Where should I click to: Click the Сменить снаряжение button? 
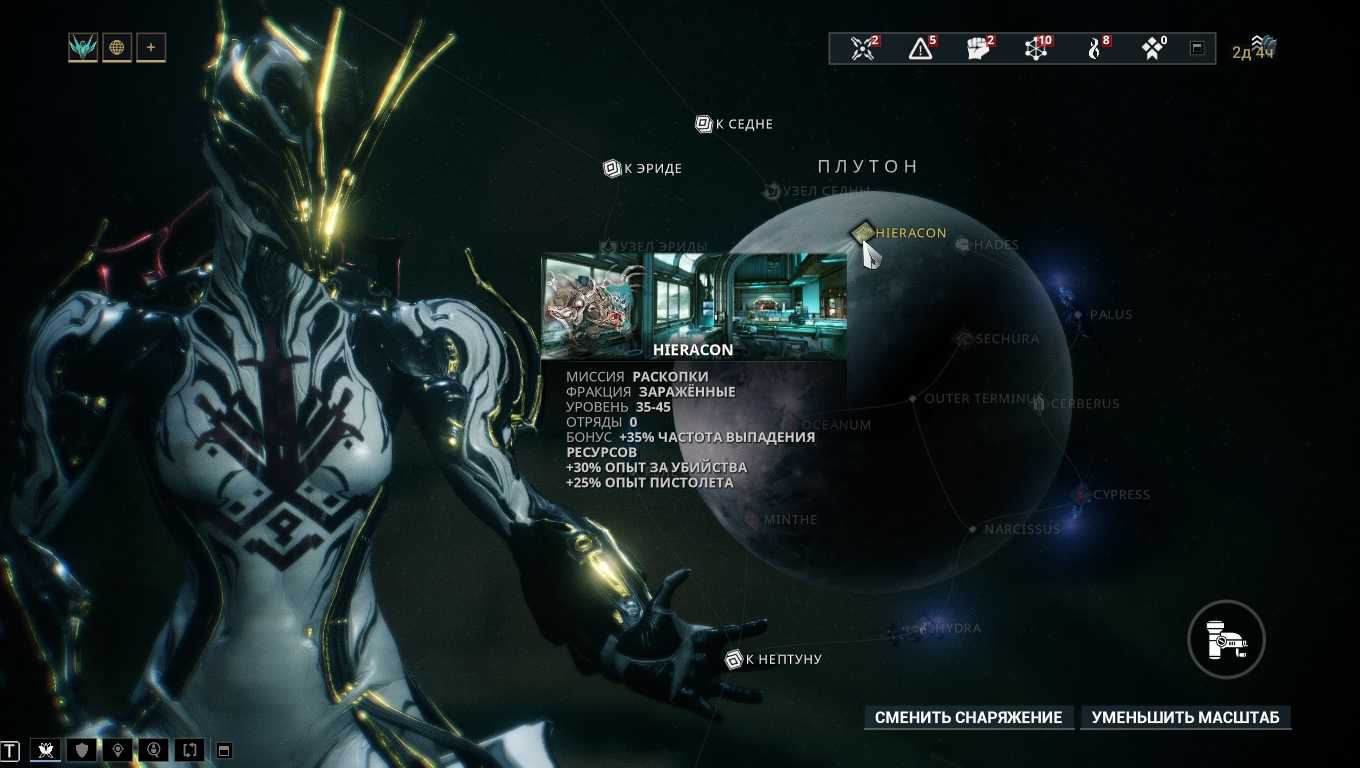tap(968, 717)
